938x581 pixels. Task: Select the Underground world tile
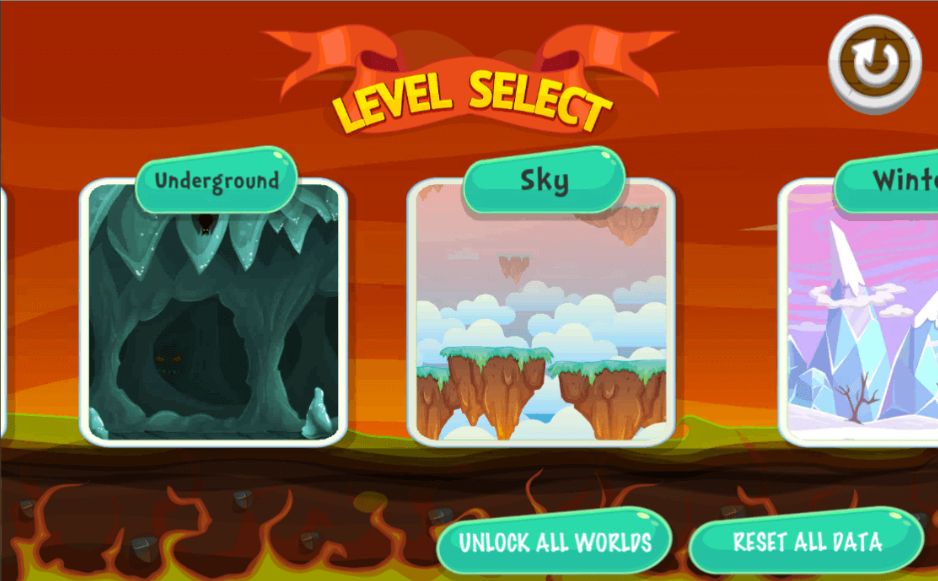tap(214, 312)
